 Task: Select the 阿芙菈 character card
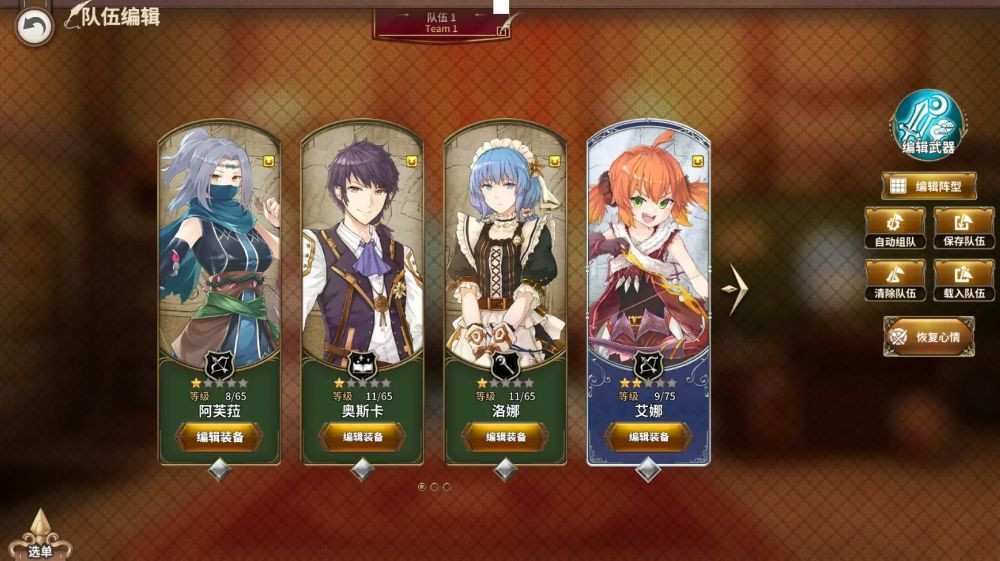pos(219,250)
